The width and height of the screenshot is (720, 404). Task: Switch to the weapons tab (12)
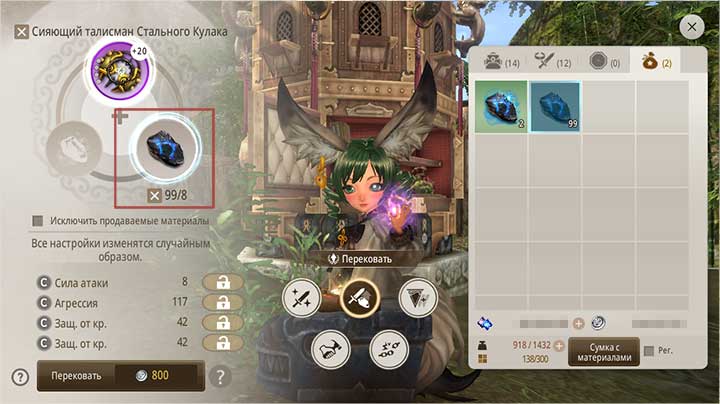[552, 62]
